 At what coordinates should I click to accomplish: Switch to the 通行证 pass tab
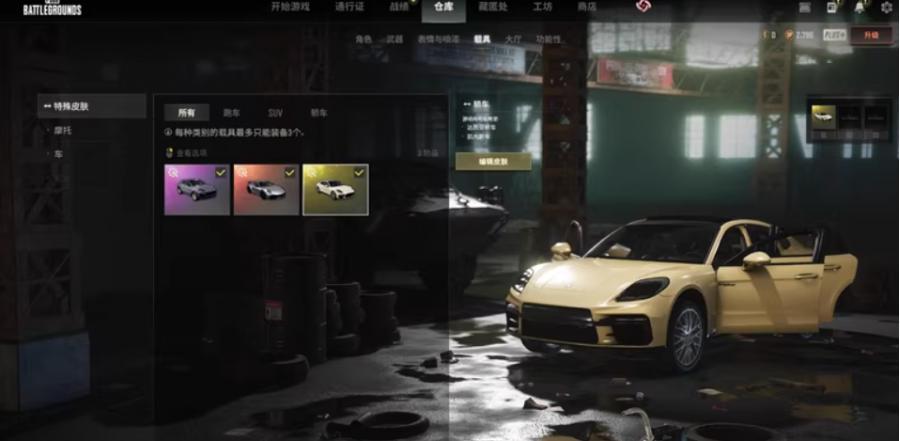pos(349,7)
